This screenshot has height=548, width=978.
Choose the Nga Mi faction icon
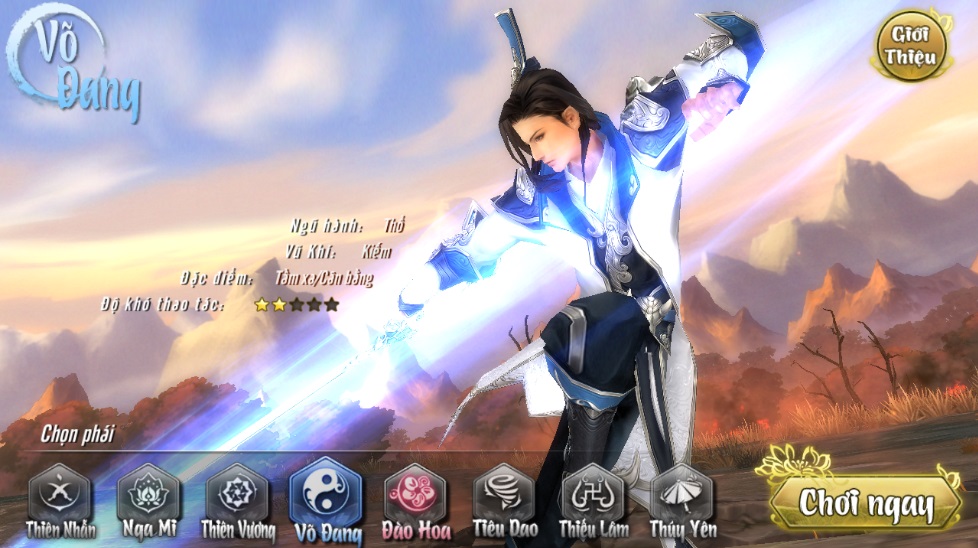coord(148,493)
